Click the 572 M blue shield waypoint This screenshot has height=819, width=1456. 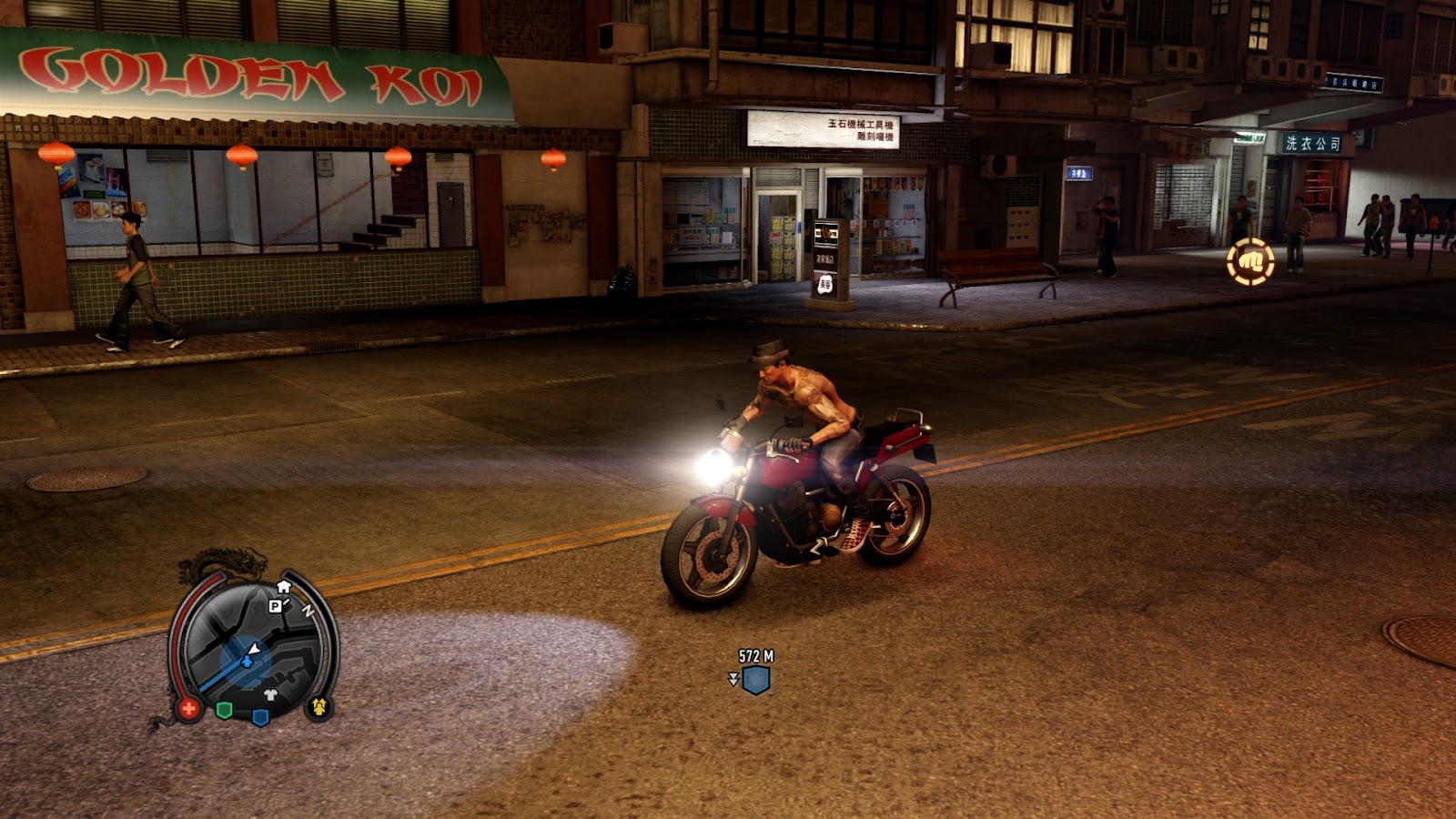[x=755, y=679]
